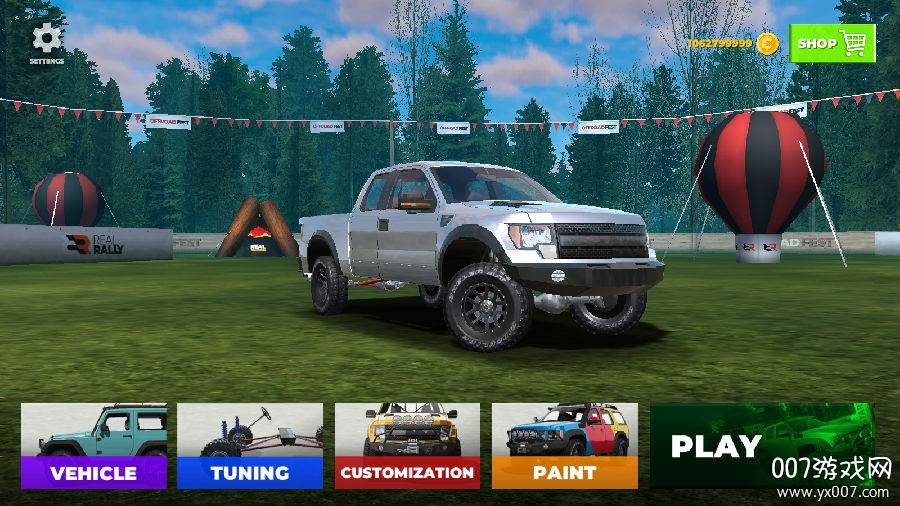The image size is (900, 506).
Task: Open the Settings gear menu
Action: tap(46, 41)
